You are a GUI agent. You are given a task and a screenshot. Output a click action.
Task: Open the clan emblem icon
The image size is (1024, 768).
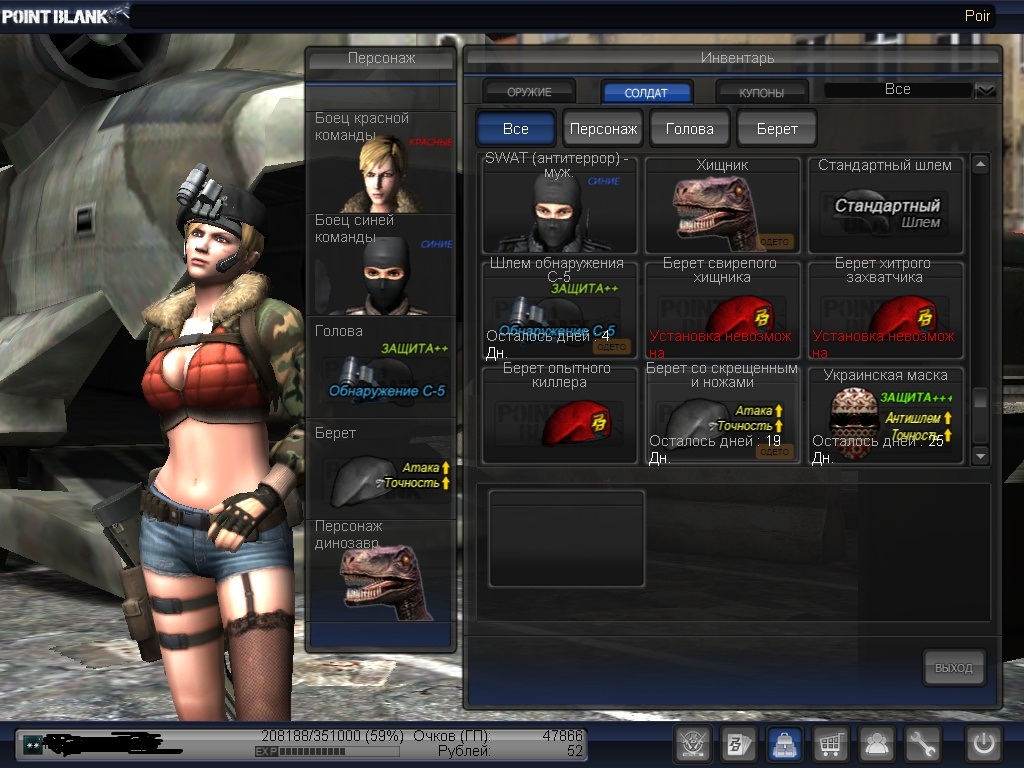[x=692, y=744]
